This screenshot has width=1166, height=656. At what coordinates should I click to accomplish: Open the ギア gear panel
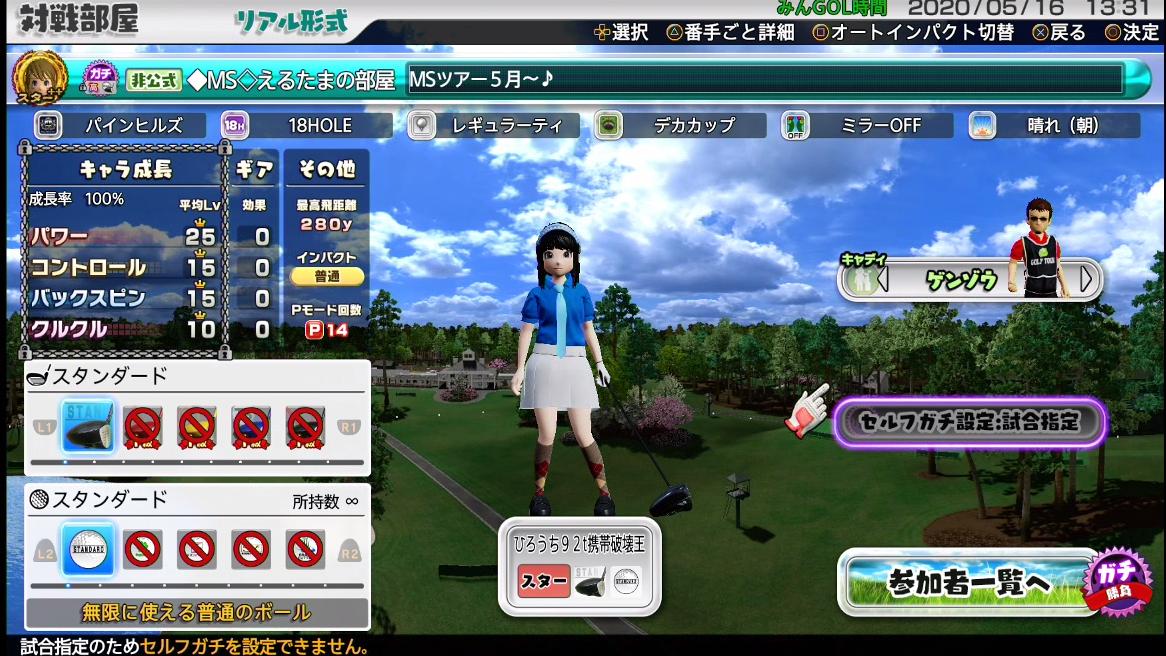pos(254,170)
